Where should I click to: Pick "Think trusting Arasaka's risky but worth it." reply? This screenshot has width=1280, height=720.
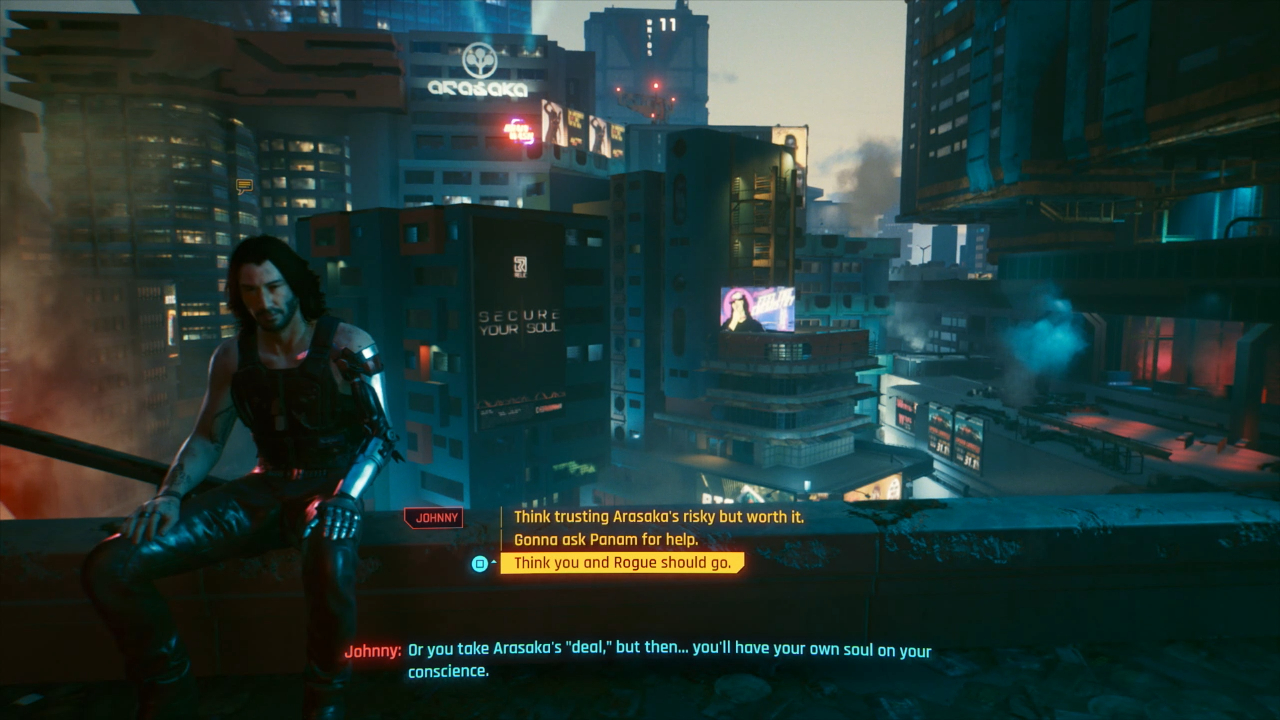point(661,517)
